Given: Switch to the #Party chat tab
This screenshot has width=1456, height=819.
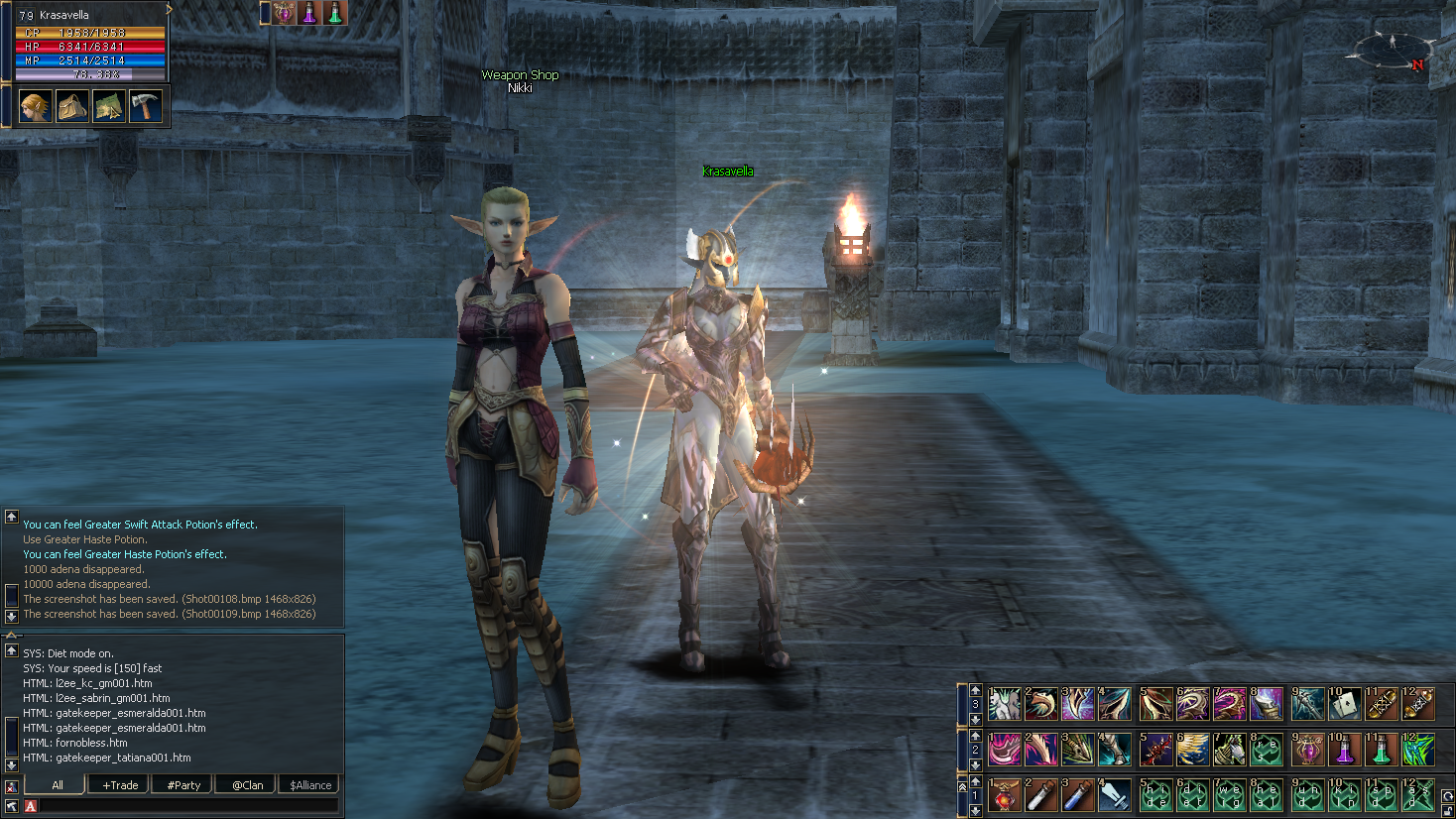Looking at the screenshot, I should point(183,785).
